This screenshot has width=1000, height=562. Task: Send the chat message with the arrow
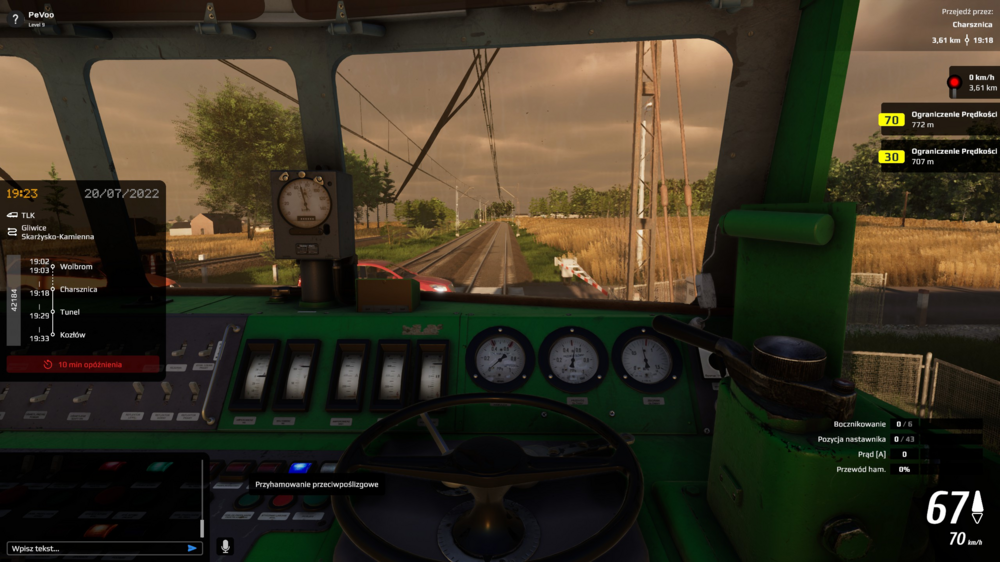[192, 548]
